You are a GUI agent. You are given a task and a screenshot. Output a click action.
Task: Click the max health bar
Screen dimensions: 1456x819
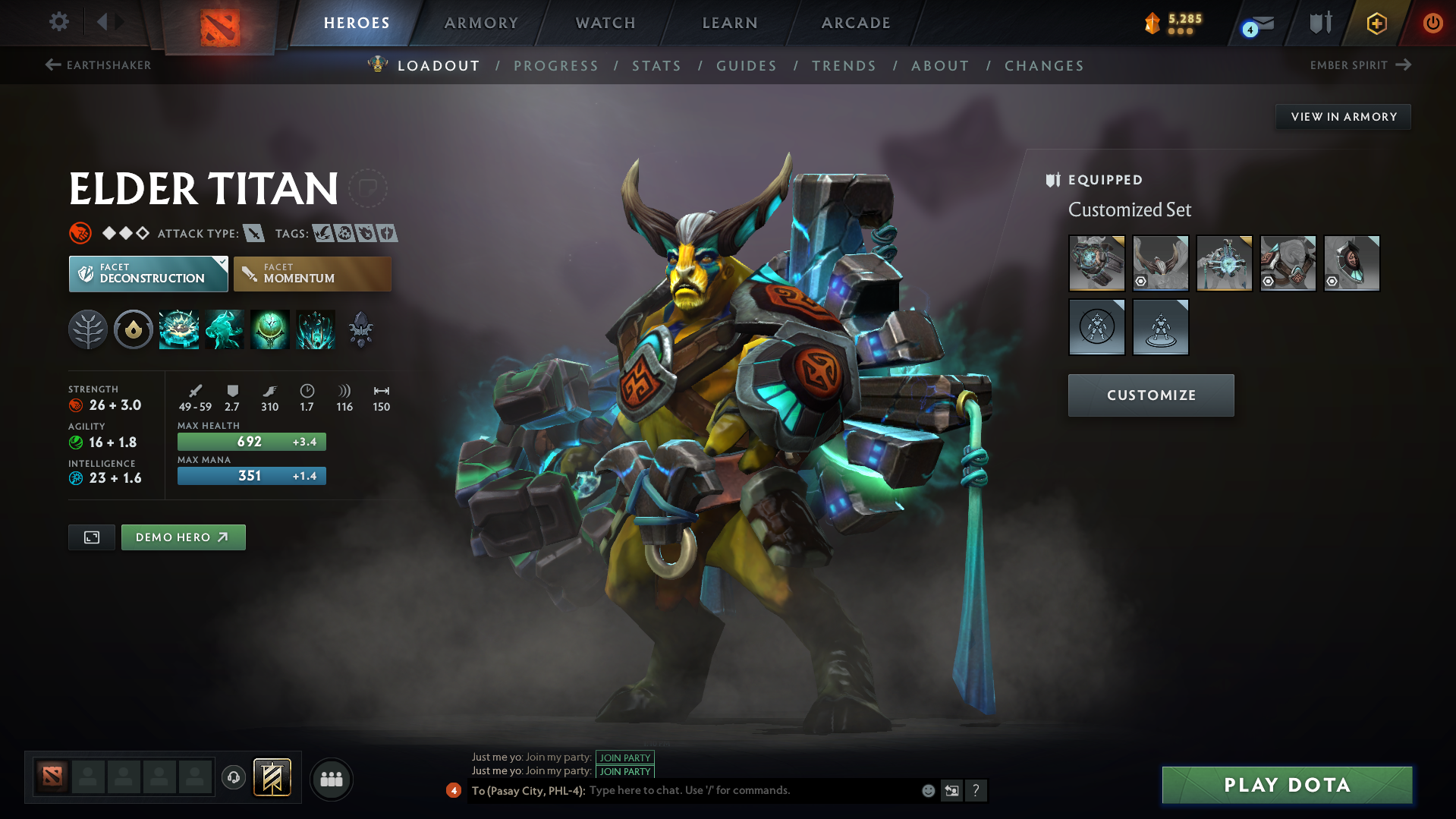pos(251,441)
